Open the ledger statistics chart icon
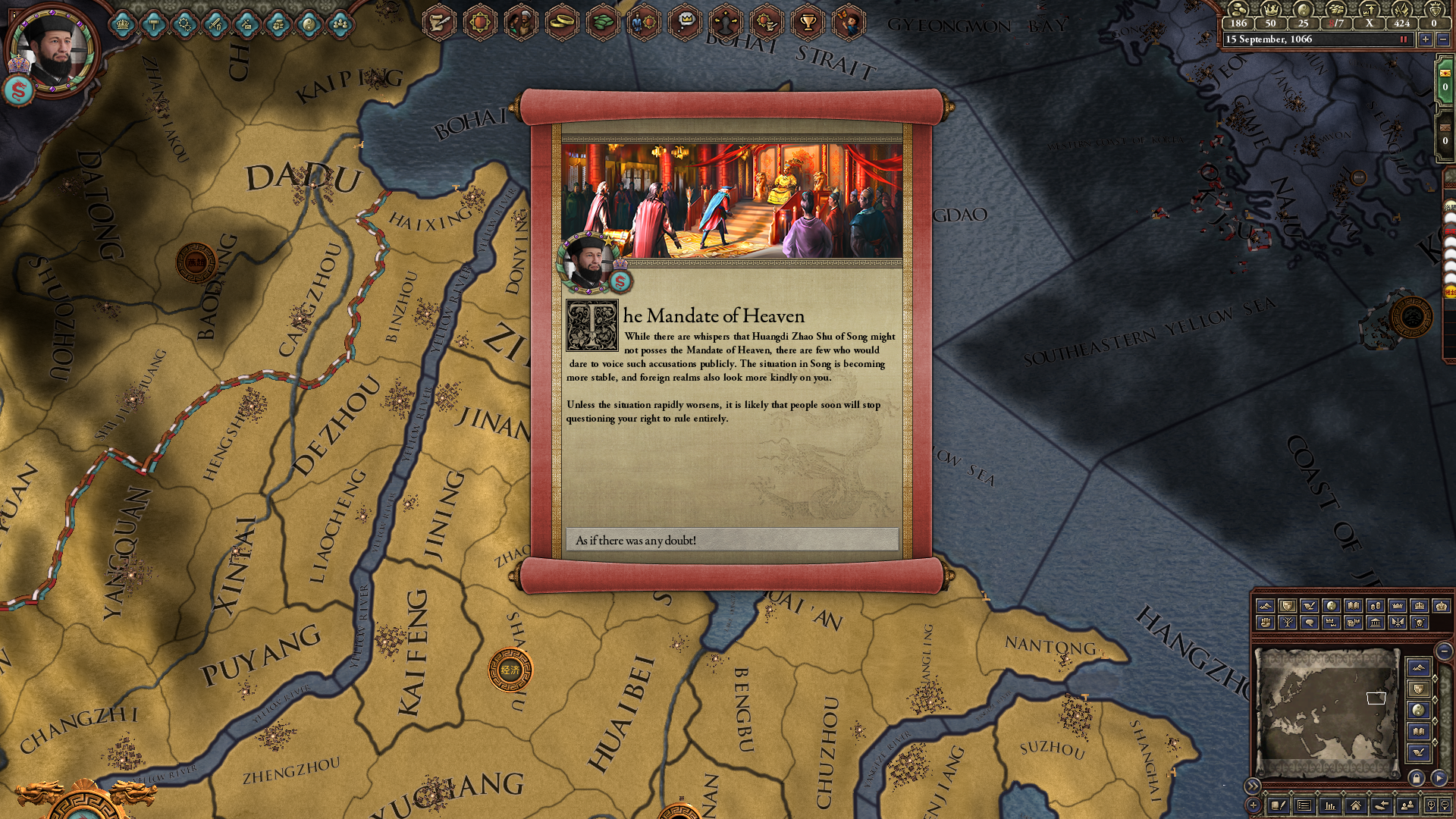 coord(1331,806)
